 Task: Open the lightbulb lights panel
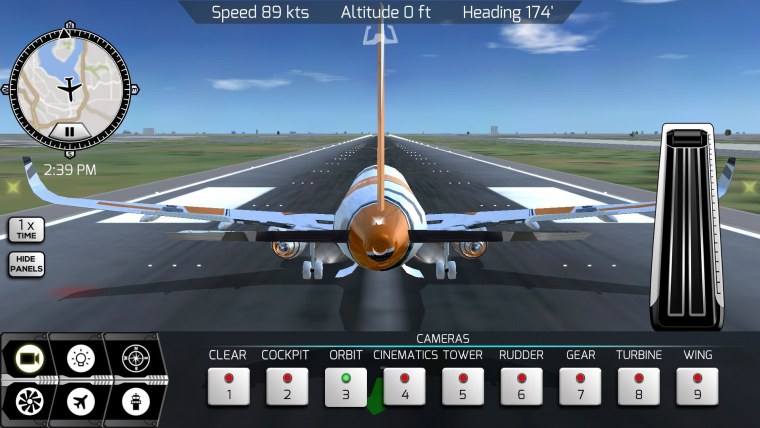79,357
